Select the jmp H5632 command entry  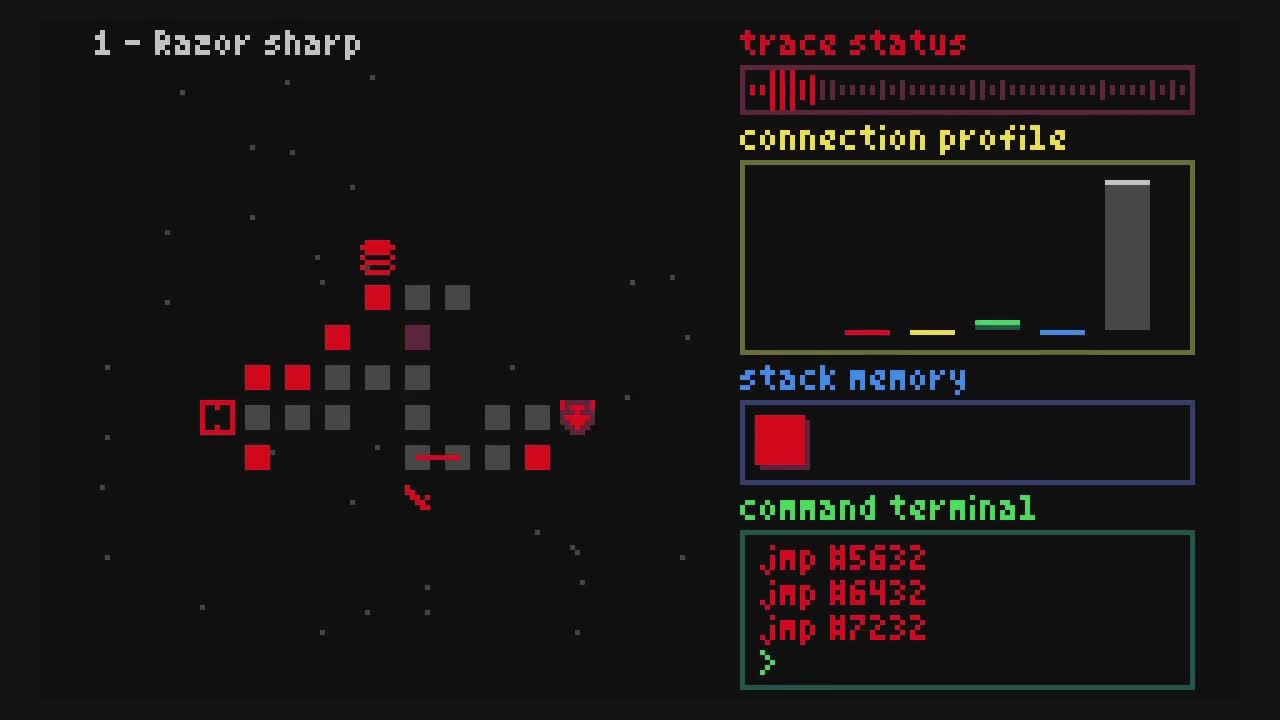845,560
